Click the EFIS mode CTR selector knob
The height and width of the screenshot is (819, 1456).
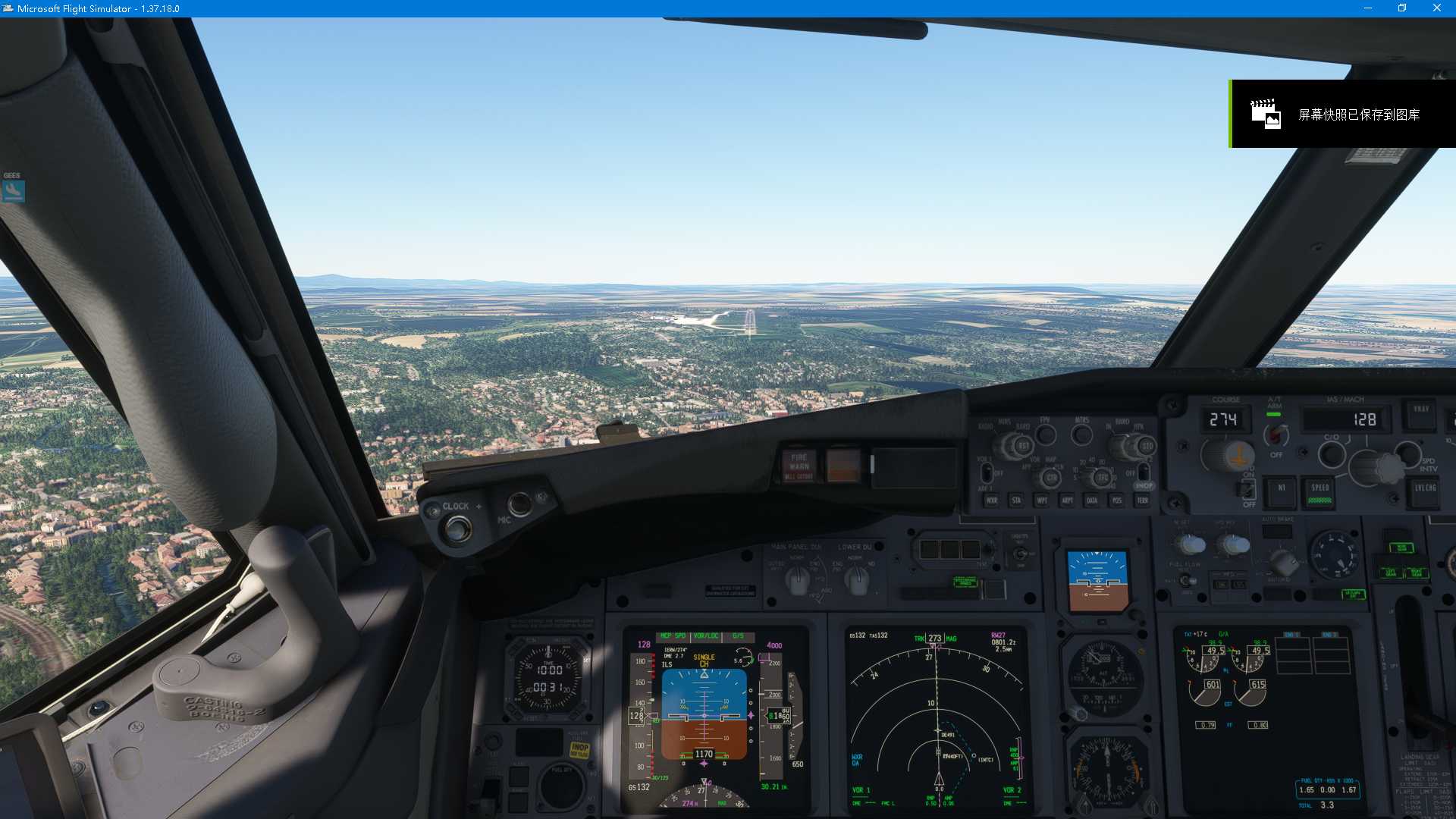click(x=1052, y=476)
